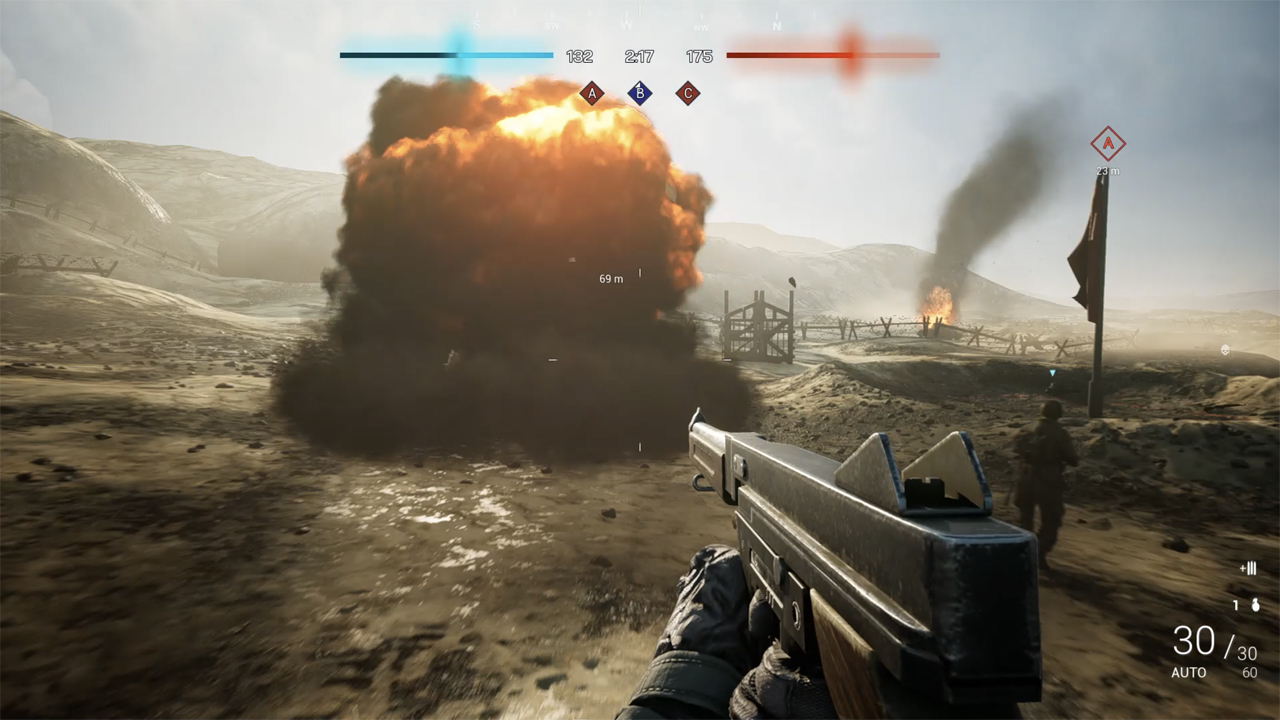Click the blue ticket progress bar
This screenshot has height=720, width=1280.
[x=445, y=54]
